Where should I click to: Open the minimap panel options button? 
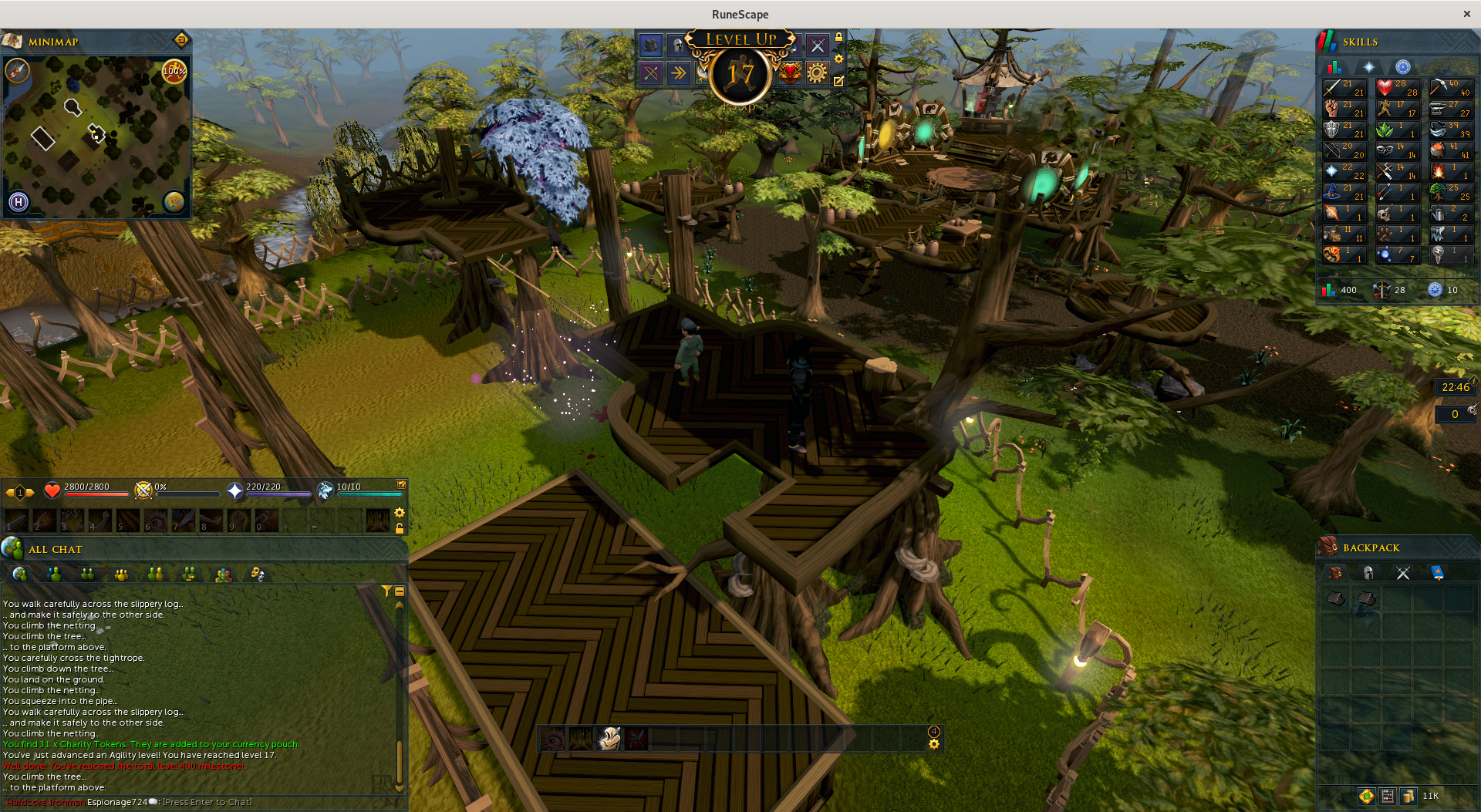(x=181, y=39)
